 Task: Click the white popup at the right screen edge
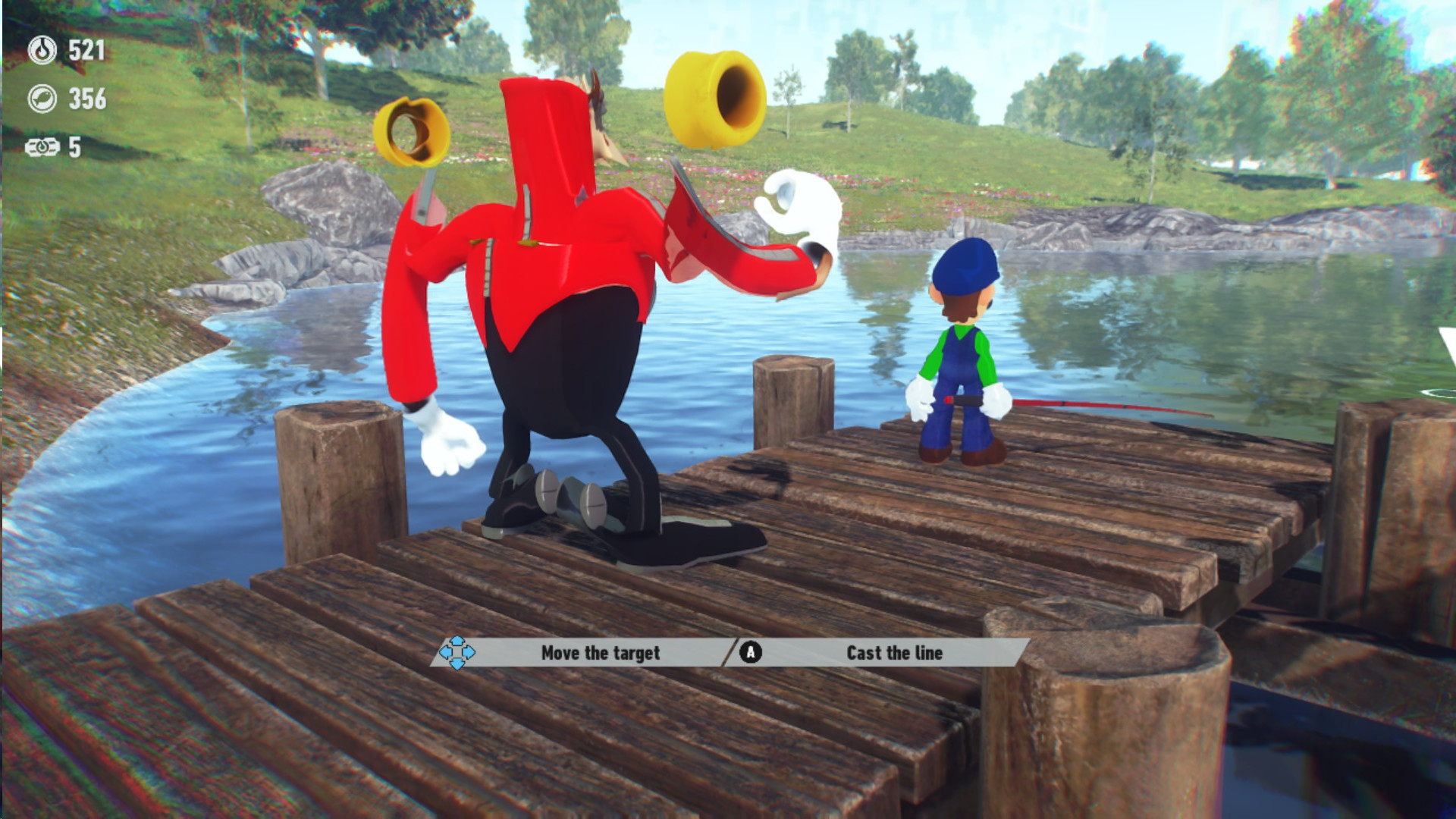point(1448,343)
